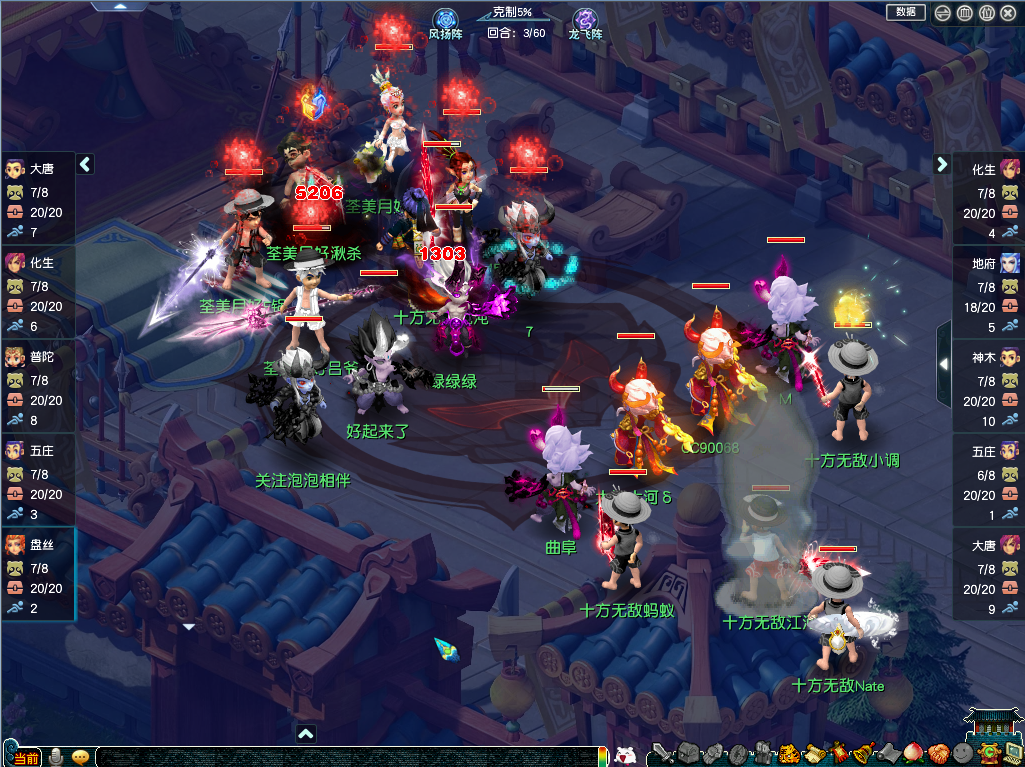Click the 风扬阵 formation icon
The image size is (1025, 767).
pyautogui.click(x=445, y=20)
